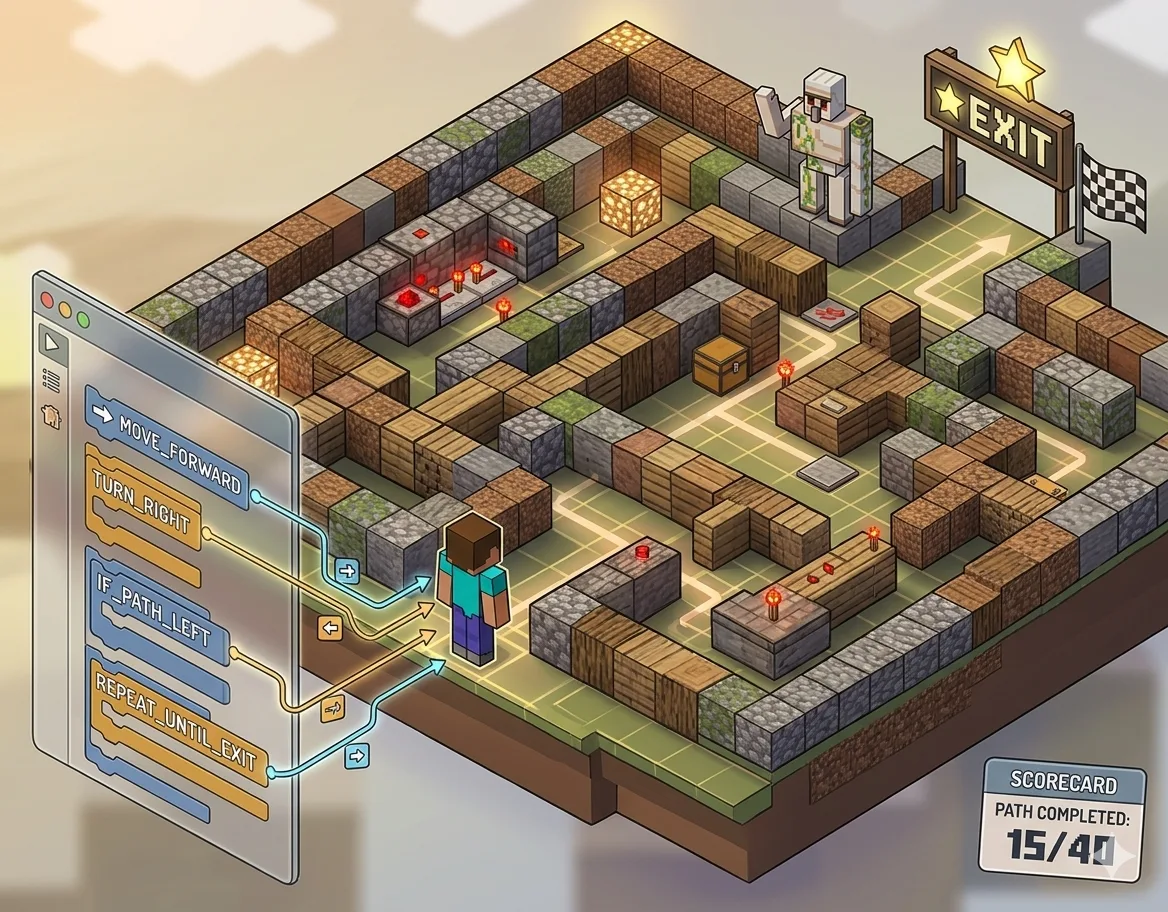Close the code panel with the red button
This screenshot has width=1168, height=912.
coord(43,299)
